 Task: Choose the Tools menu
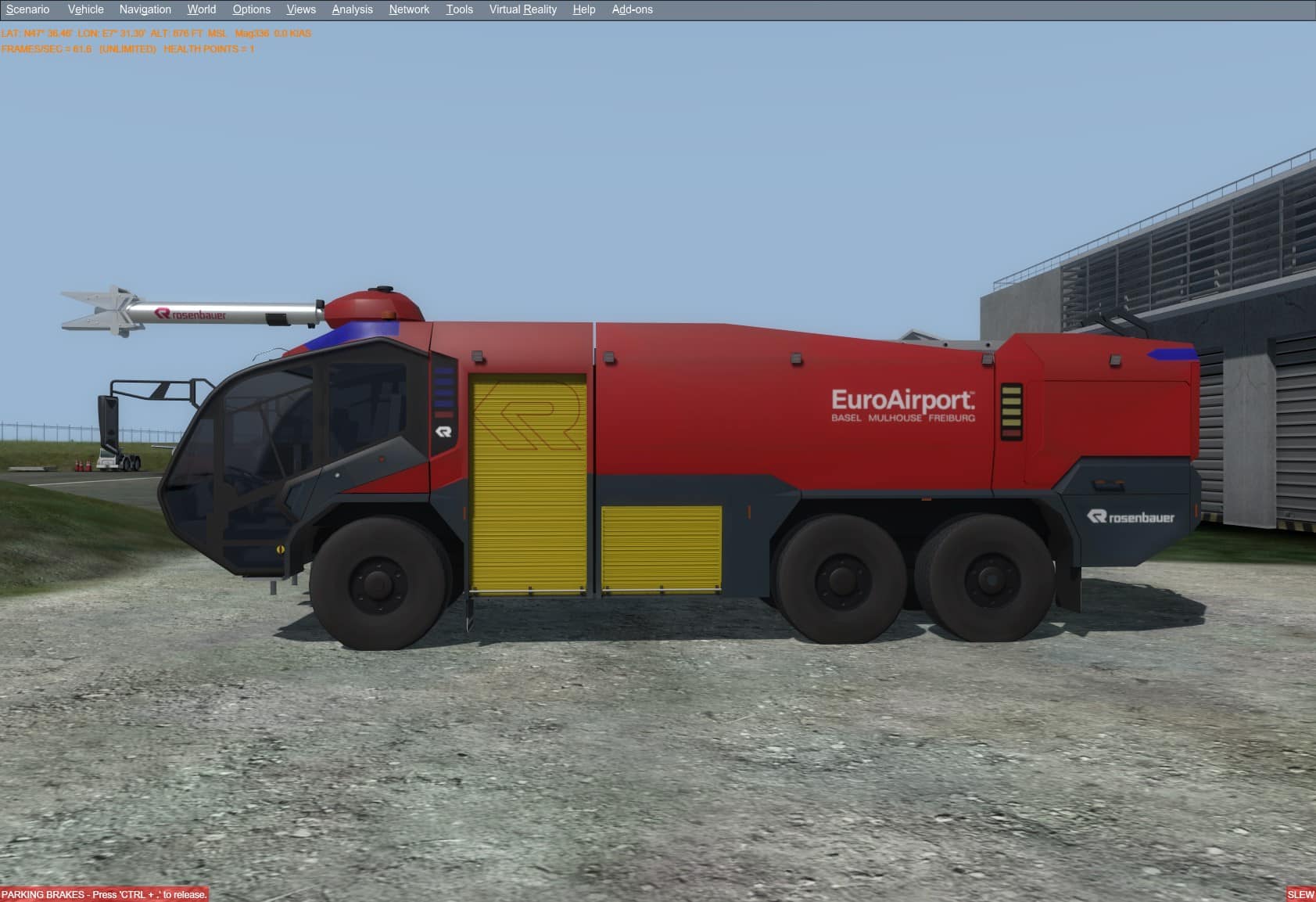[x=459, y=9]
